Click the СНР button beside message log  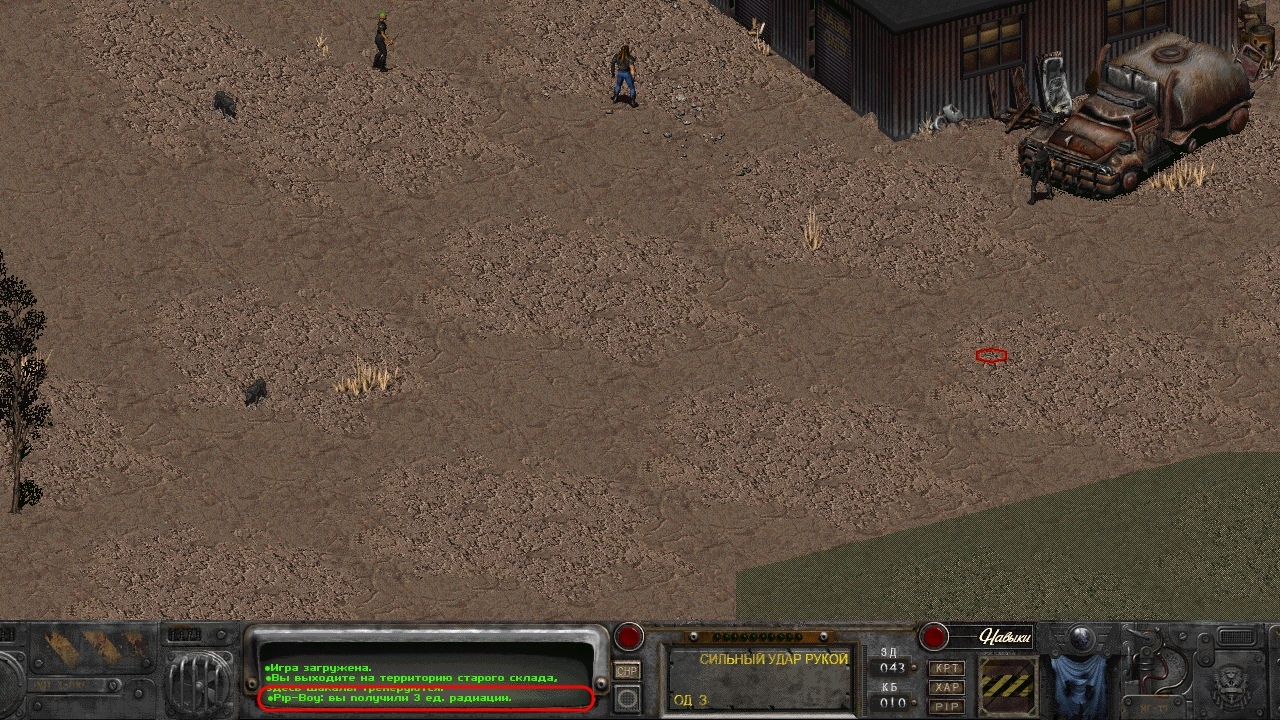627,671
